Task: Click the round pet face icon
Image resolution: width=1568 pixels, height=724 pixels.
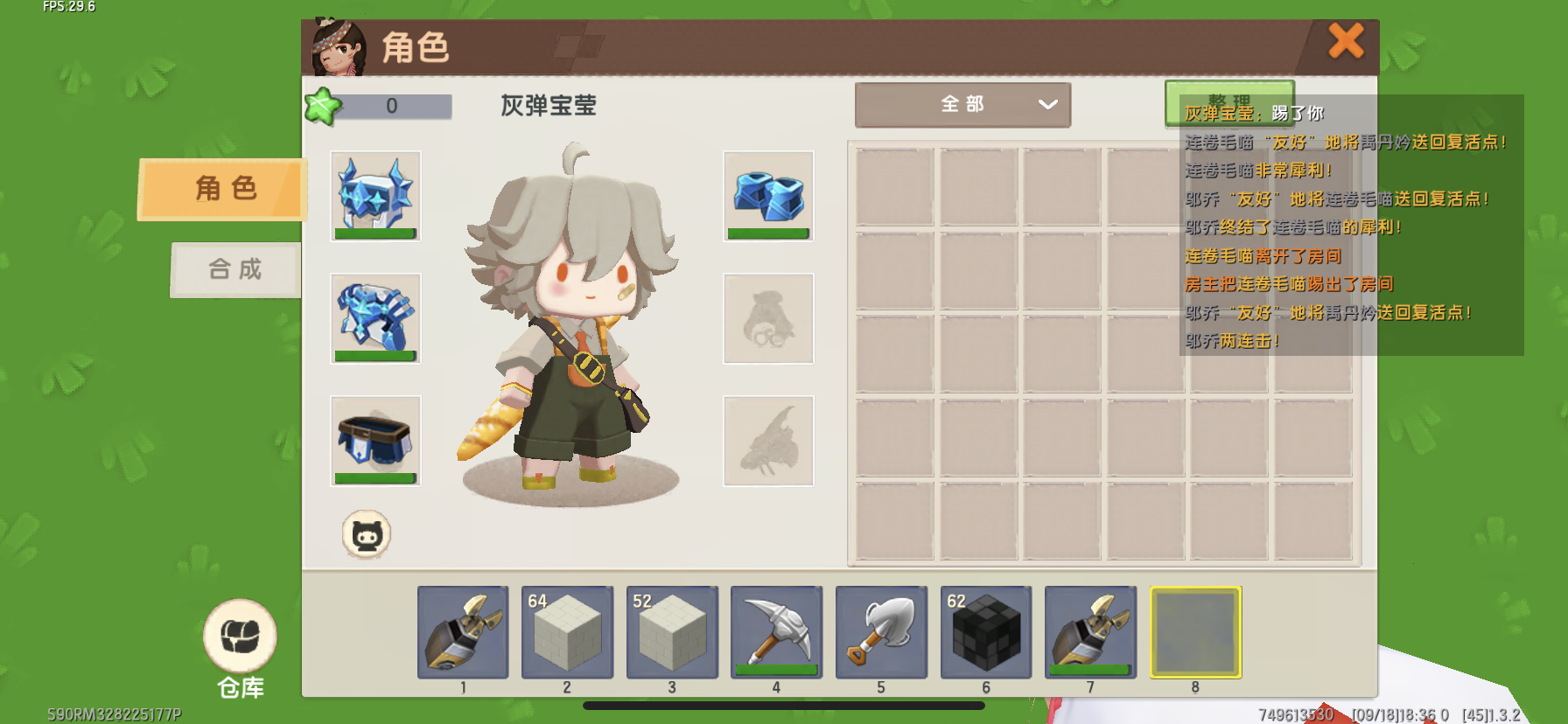Action: (366, 534)
